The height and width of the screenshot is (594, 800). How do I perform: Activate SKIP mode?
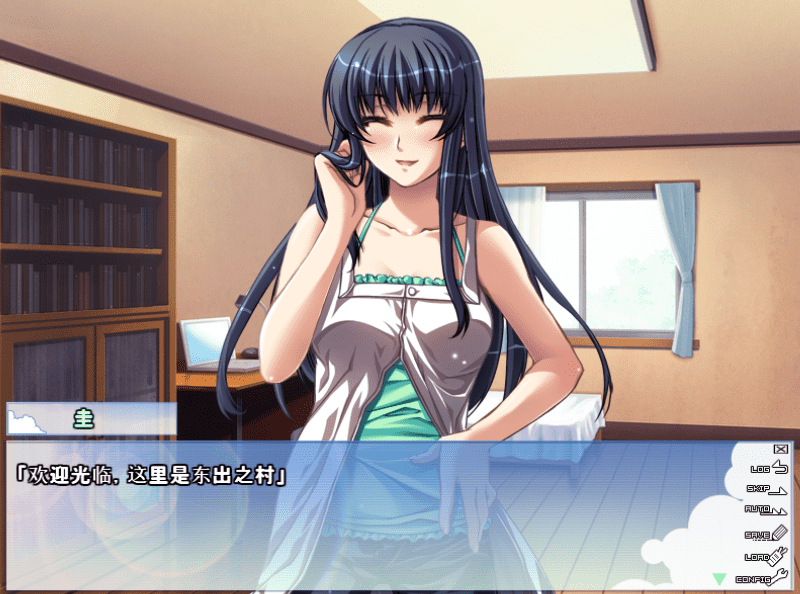[766, 489]
